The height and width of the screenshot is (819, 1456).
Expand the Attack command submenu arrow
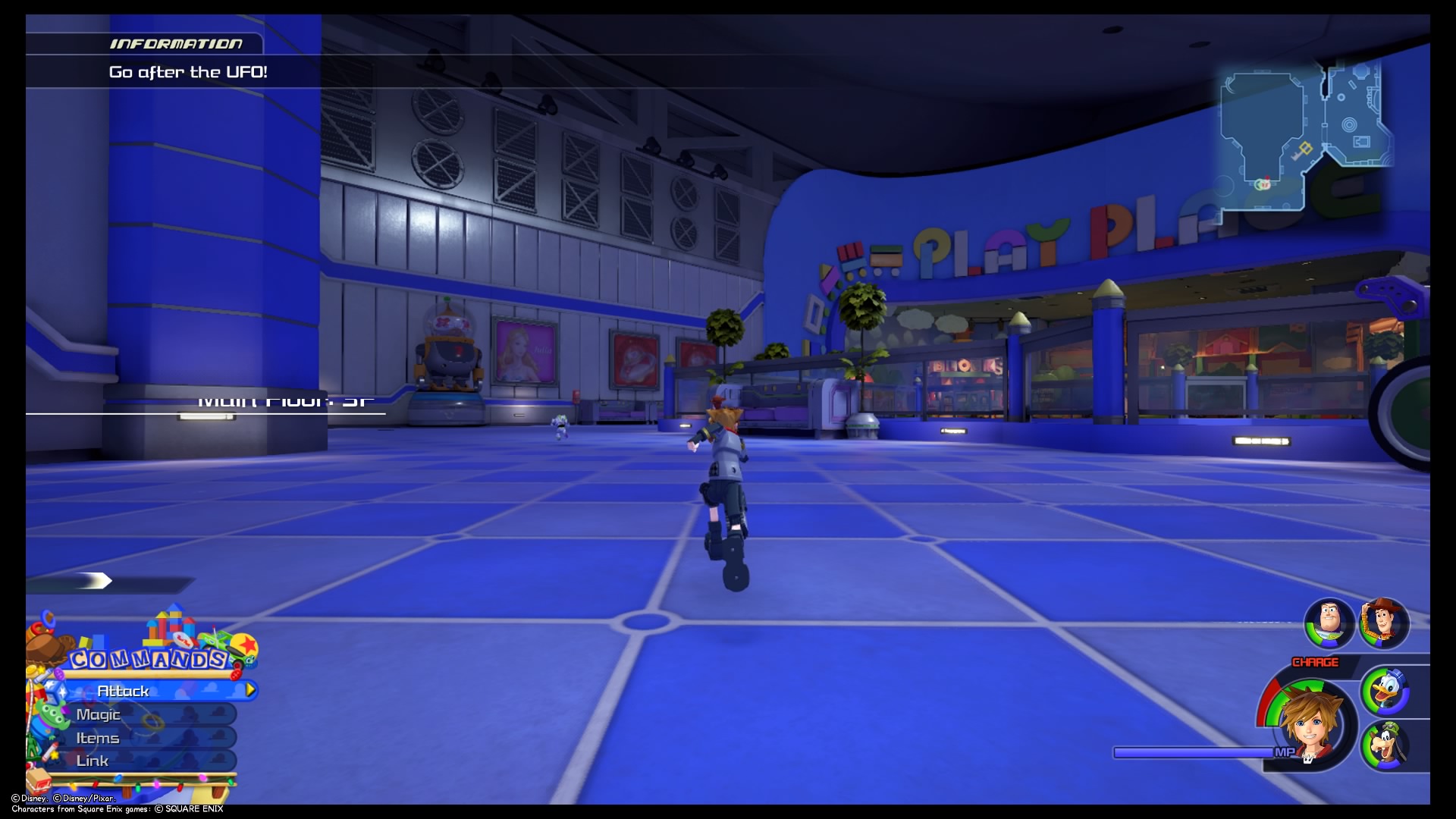click(x=249, y=690)
